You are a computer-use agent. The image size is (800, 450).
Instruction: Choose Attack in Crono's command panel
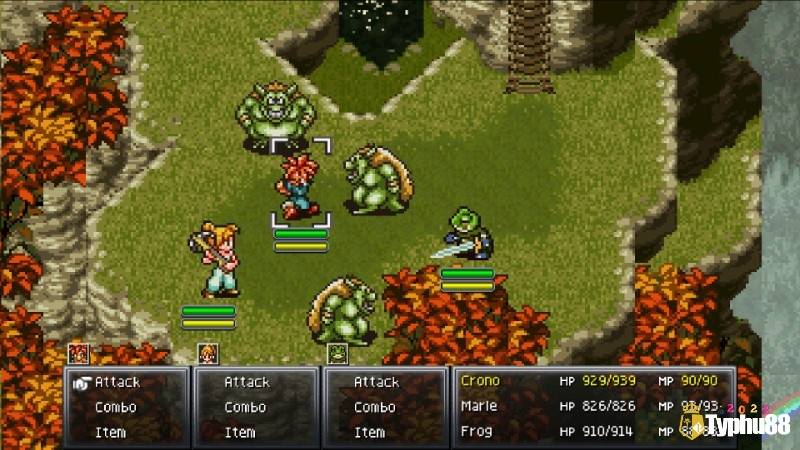pos(117,382)
